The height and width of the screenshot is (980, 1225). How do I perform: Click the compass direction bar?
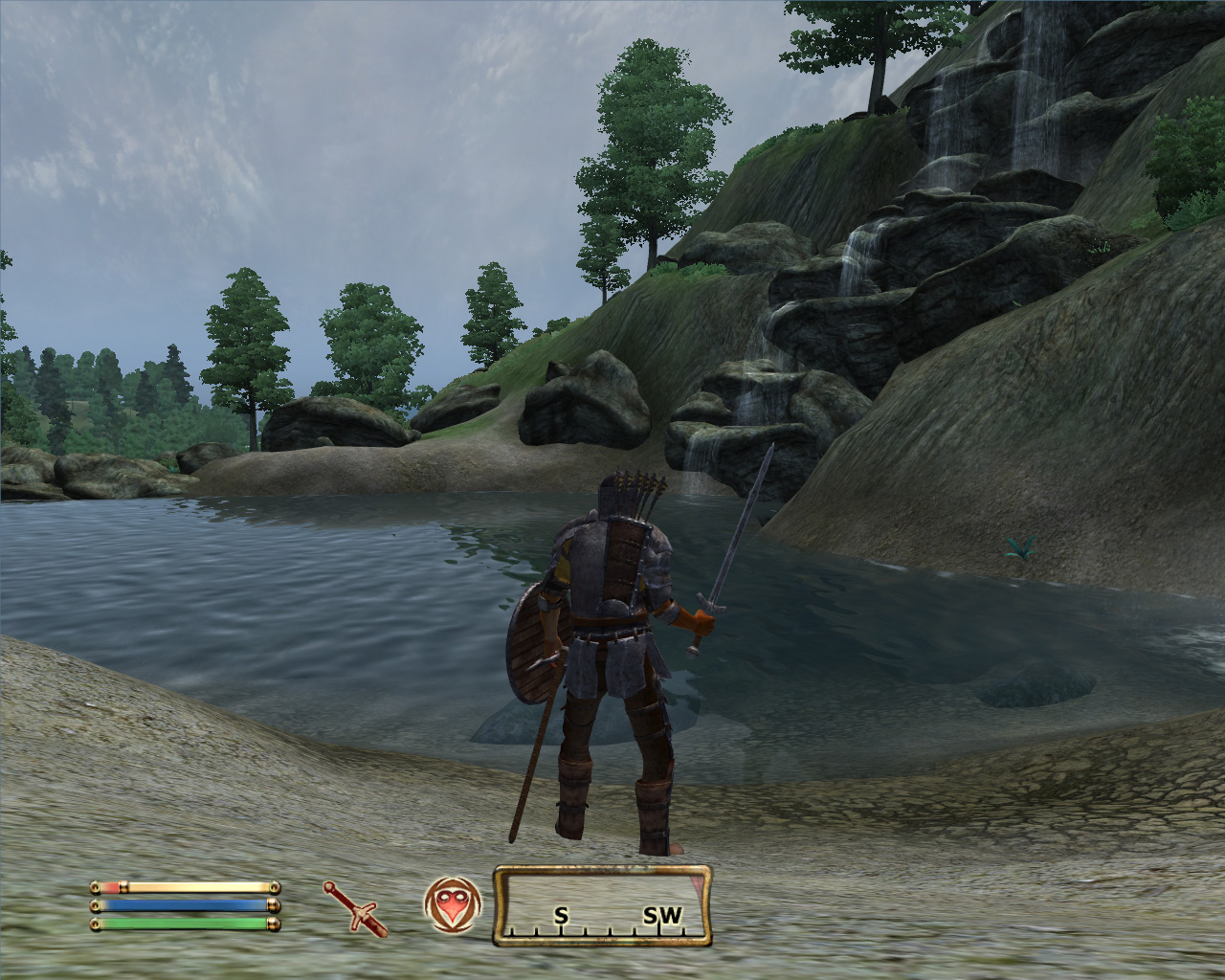coord(603,905)
